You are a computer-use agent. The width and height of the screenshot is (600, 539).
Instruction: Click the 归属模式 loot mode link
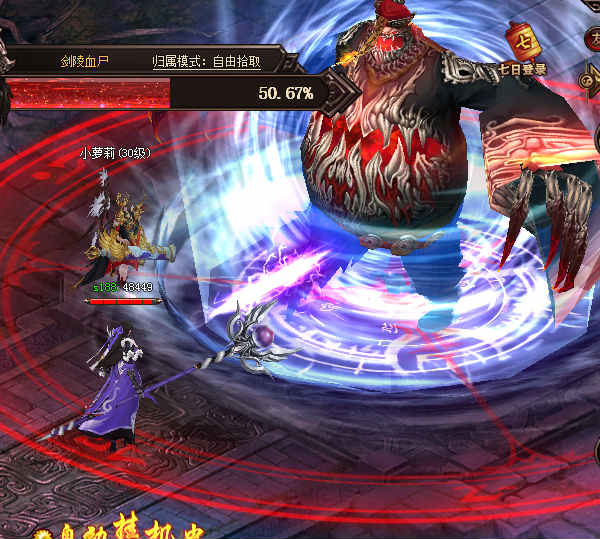point(206,61)
